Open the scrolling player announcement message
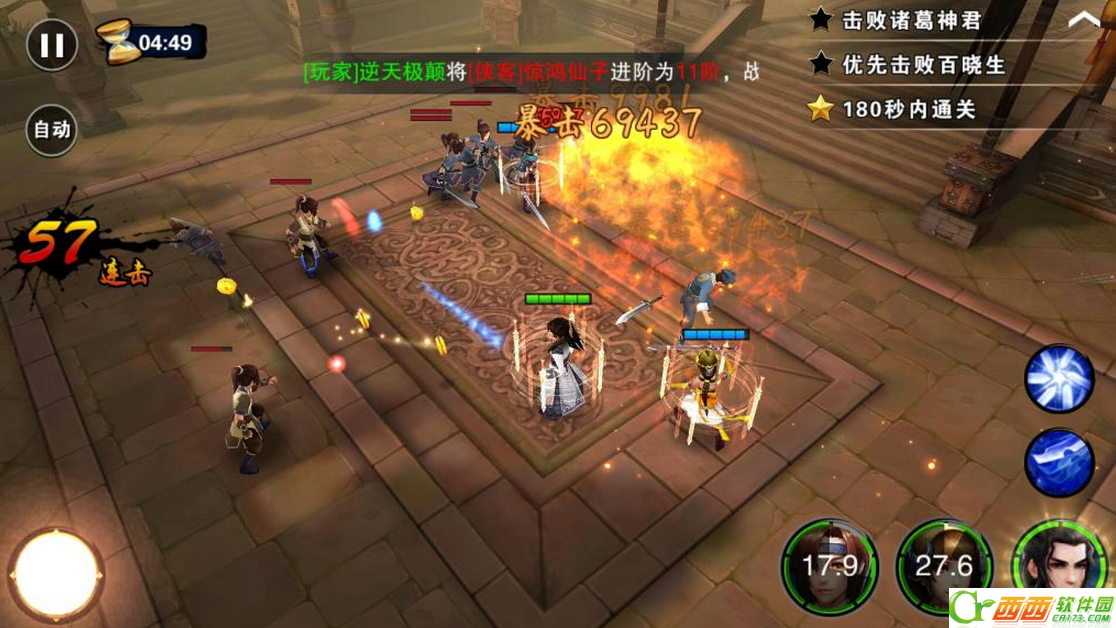This screenshot has height=628, width=1116. coord(530,72)
